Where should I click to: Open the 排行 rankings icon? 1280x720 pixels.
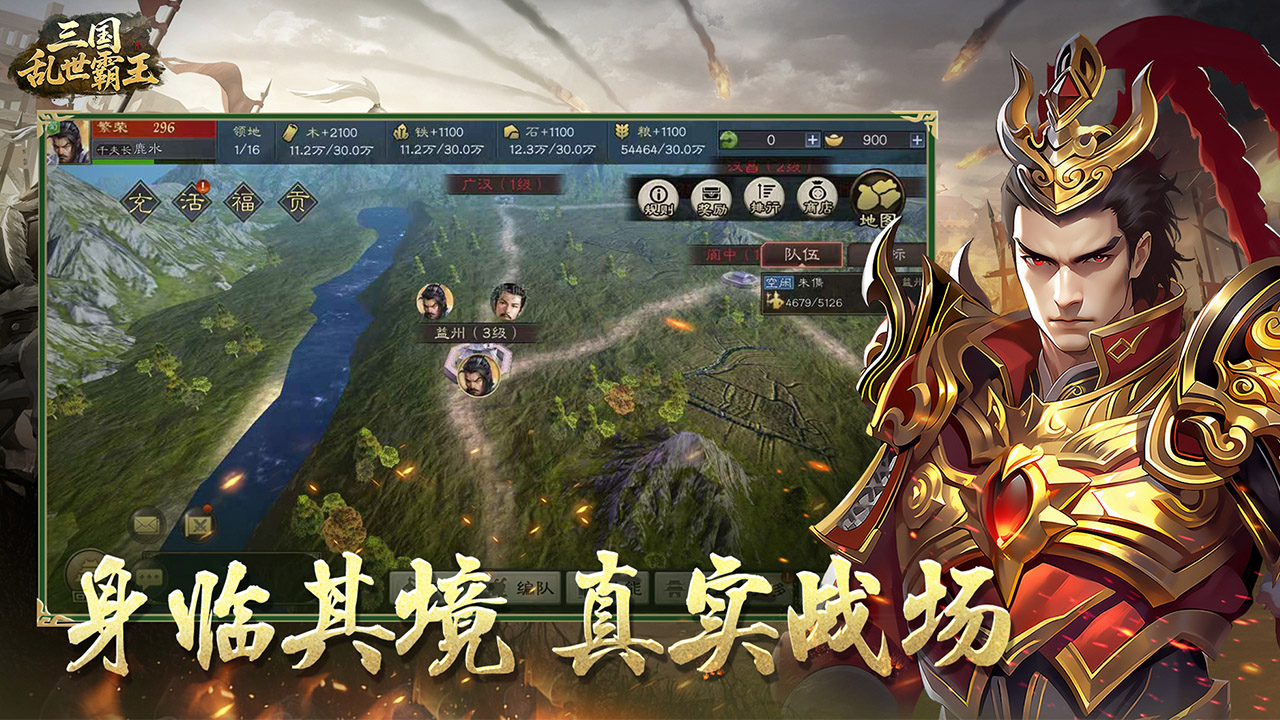point(765,196)
